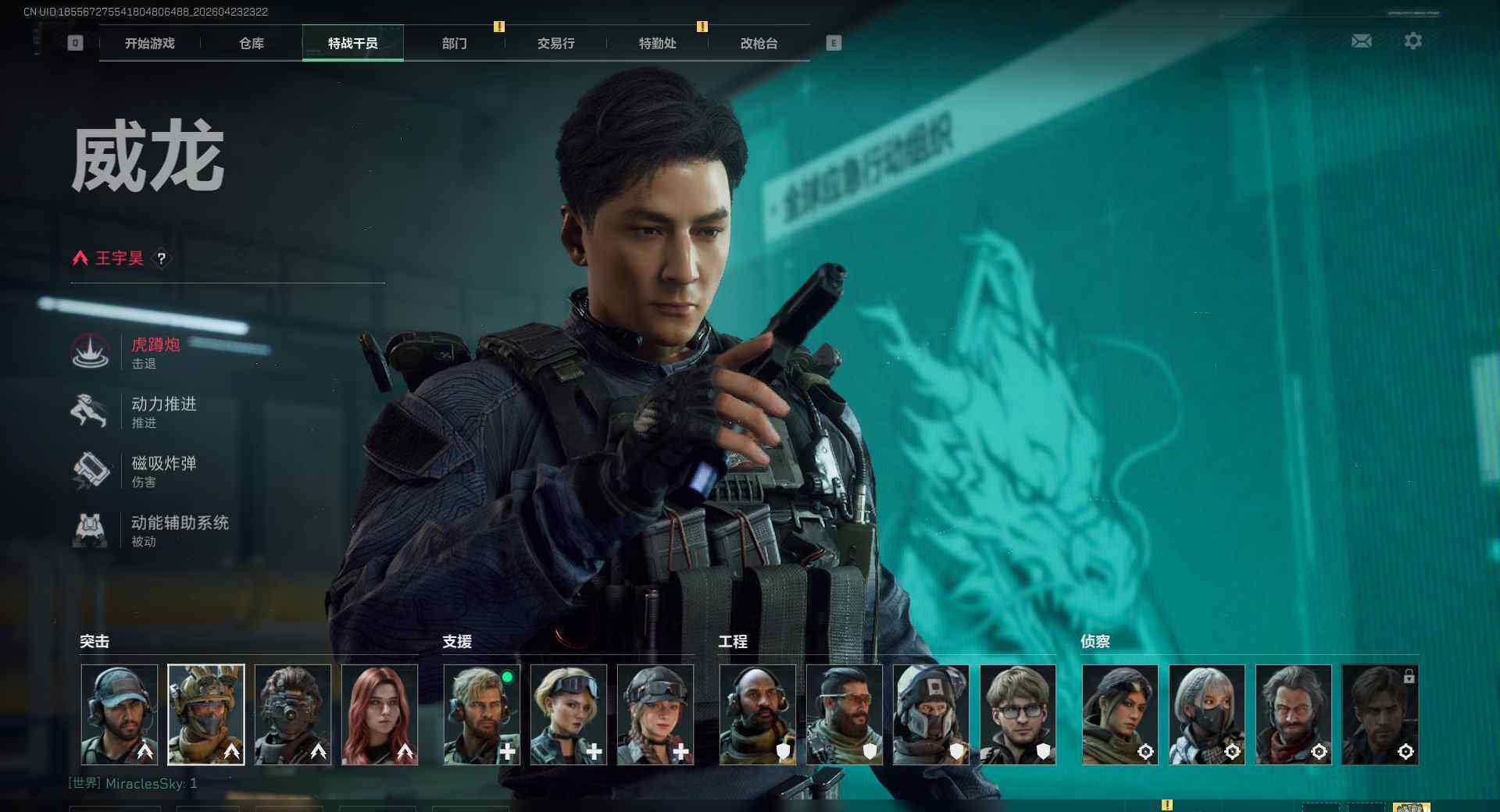Click the question mark beside 王宇昊
1500x812 pixels.
pos(162,258)
